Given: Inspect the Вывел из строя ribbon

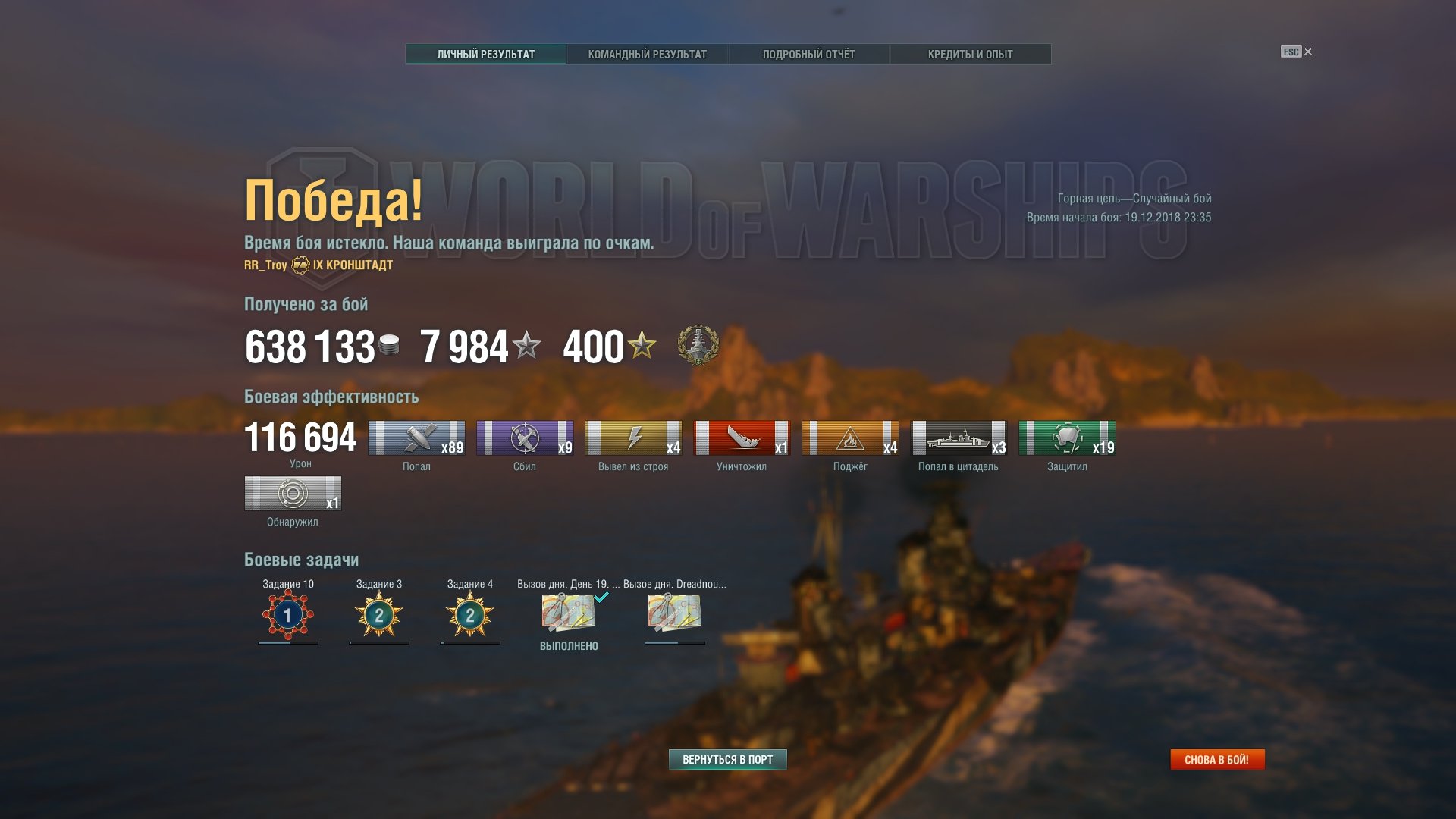Looking at the screenshot, I should pos(633,438).
